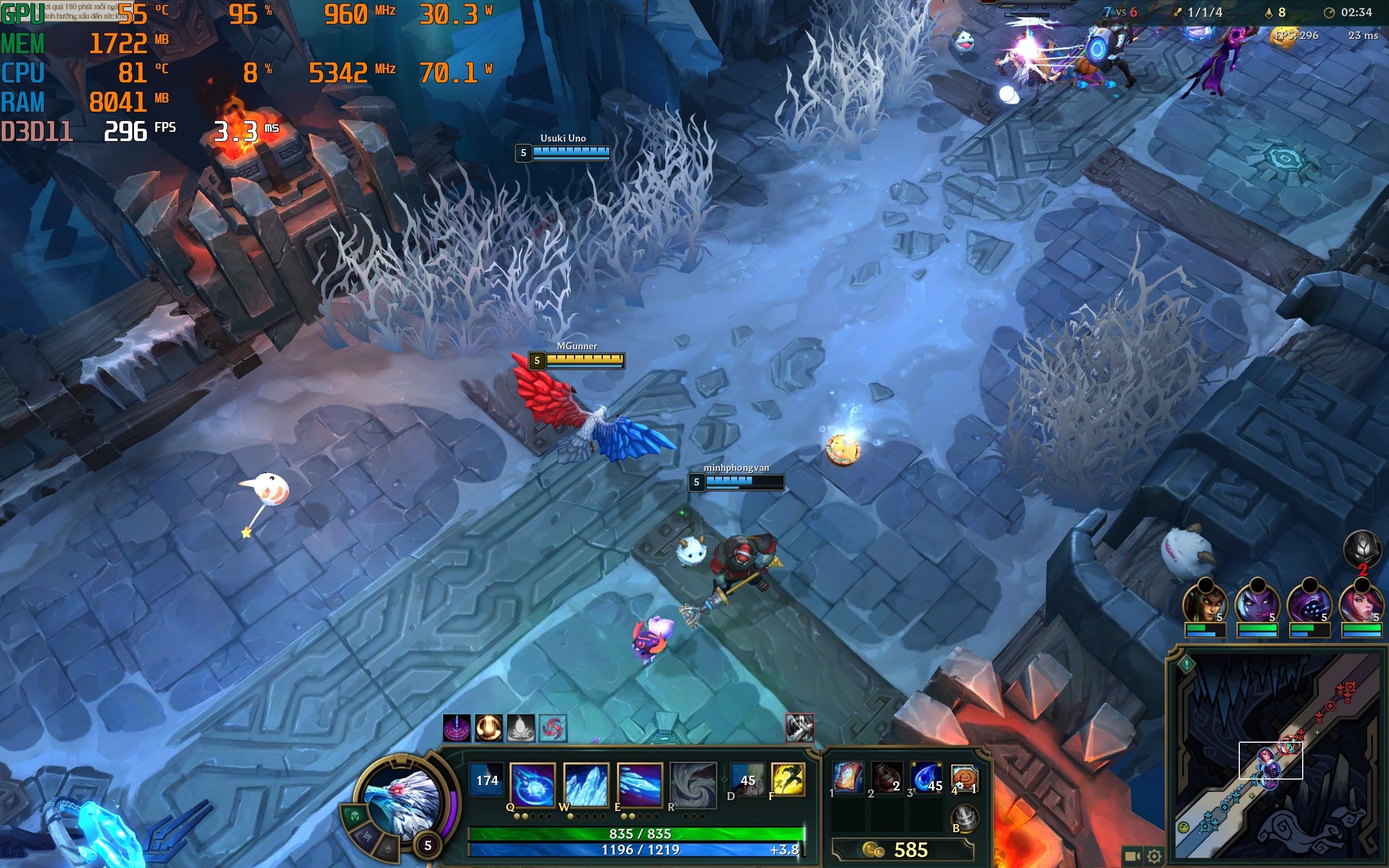Toggle the camera button beside the minimap

1132,856
